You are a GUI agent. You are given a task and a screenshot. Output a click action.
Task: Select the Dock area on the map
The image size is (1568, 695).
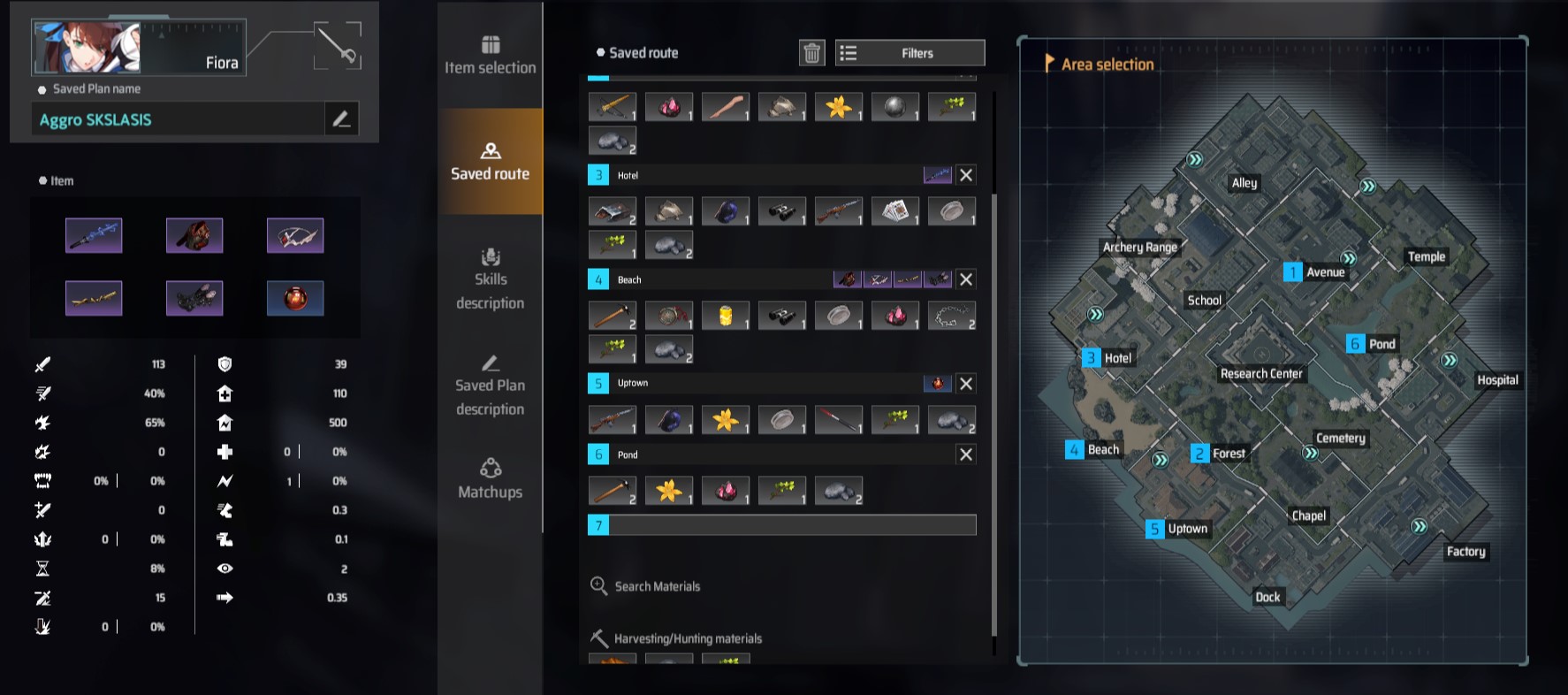[1267, 597]
